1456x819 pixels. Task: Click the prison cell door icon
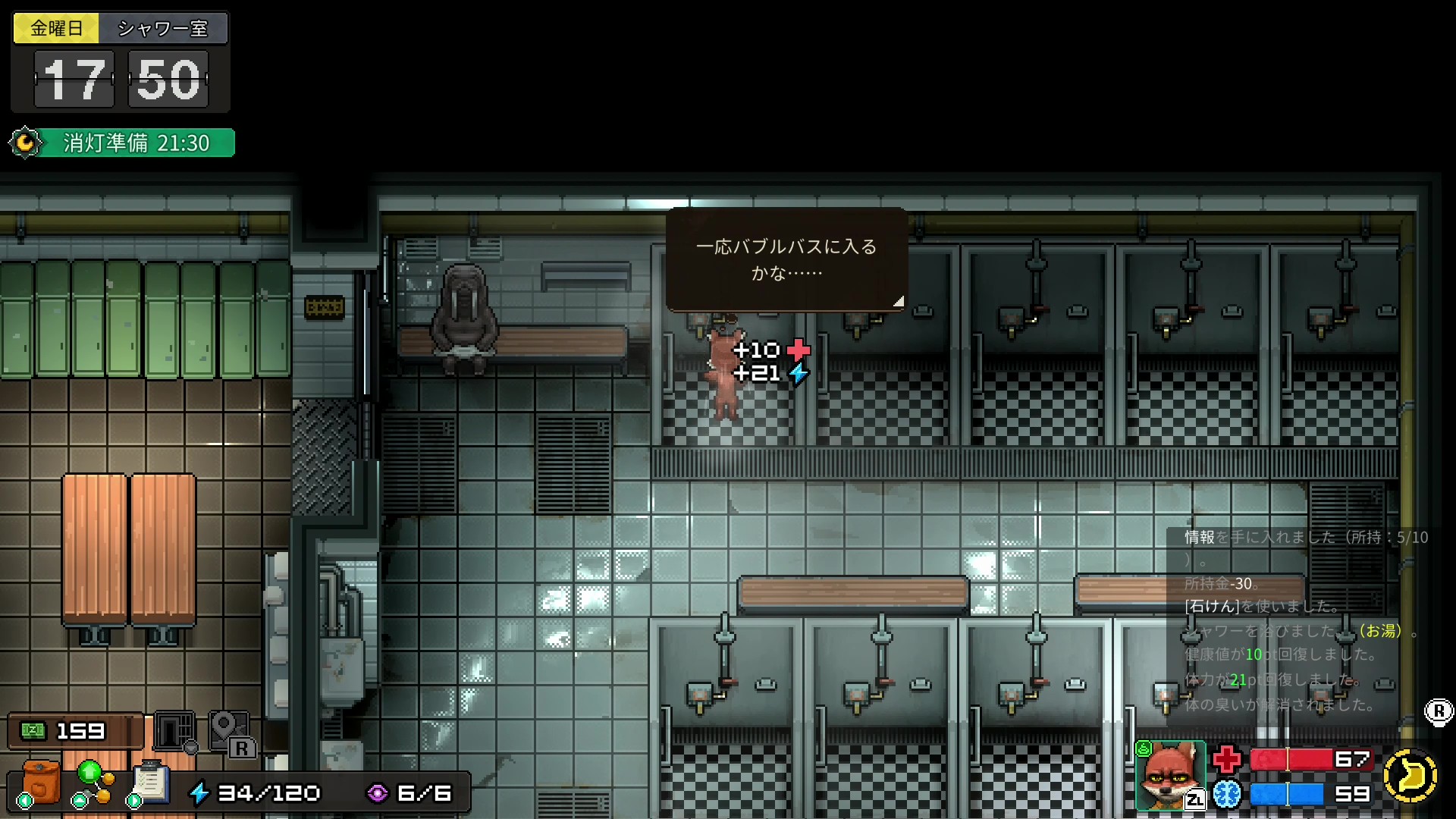[174, 731]
